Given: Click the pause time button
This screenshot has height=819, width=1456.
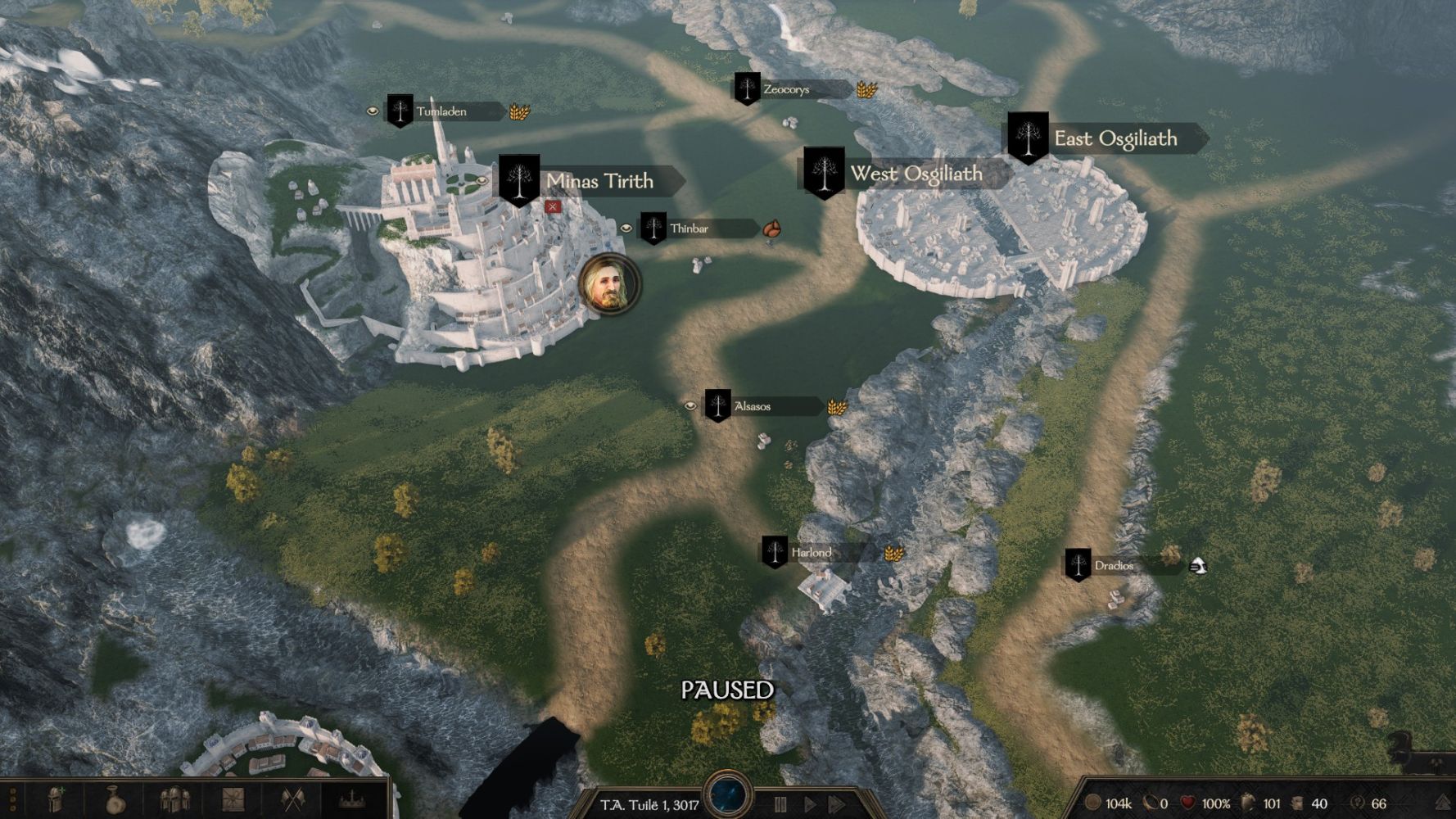Looking at the screenshot, I should pyautogui.click(x=780, y=804).
